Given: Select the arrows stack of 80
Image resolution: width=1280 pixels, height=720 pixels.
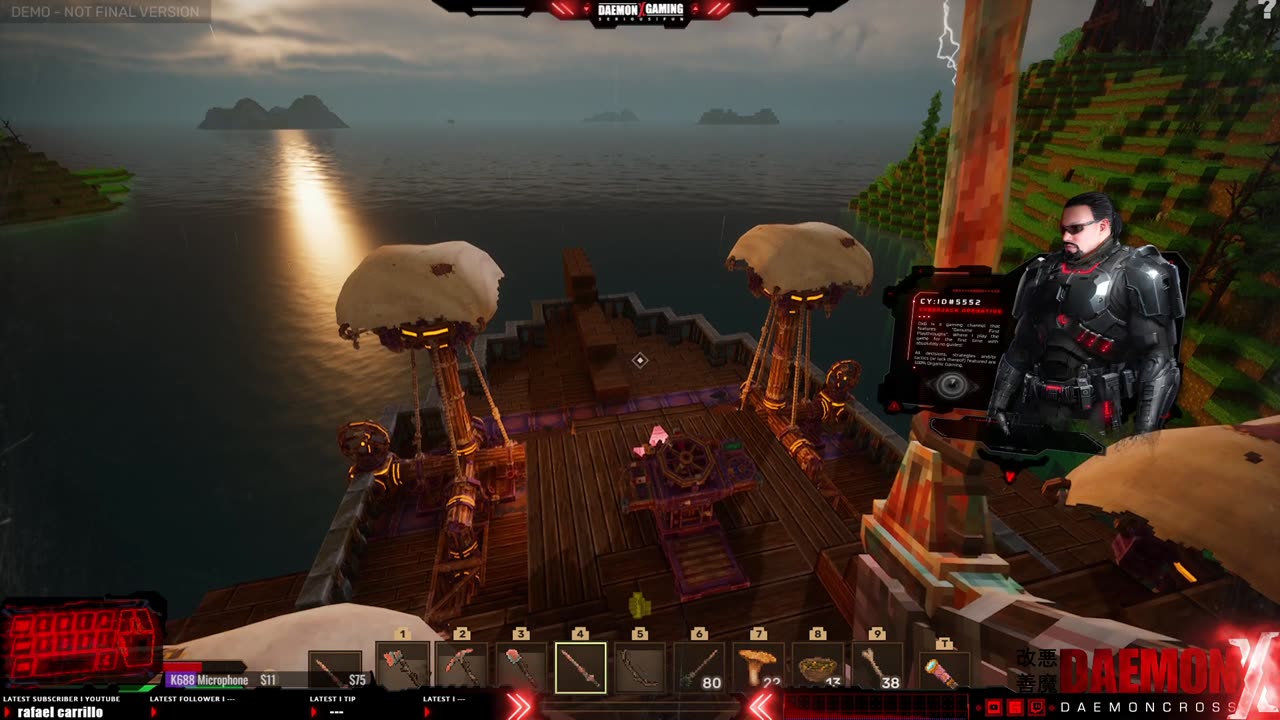Looking at the screenshot, I should tap(699, 667).
